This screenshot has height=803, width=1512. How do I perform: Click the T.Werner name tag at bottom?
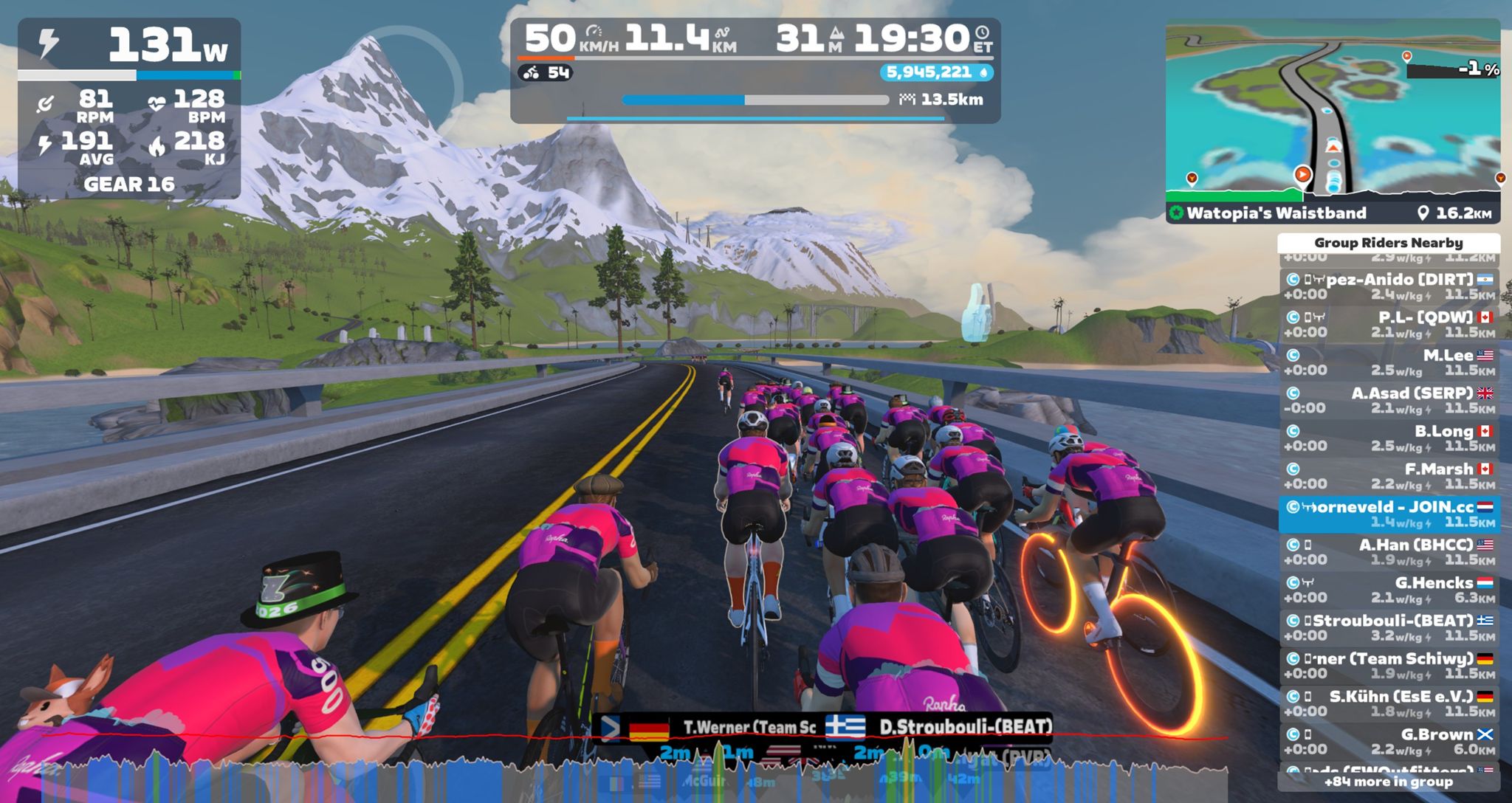click(x=747, y=728)
